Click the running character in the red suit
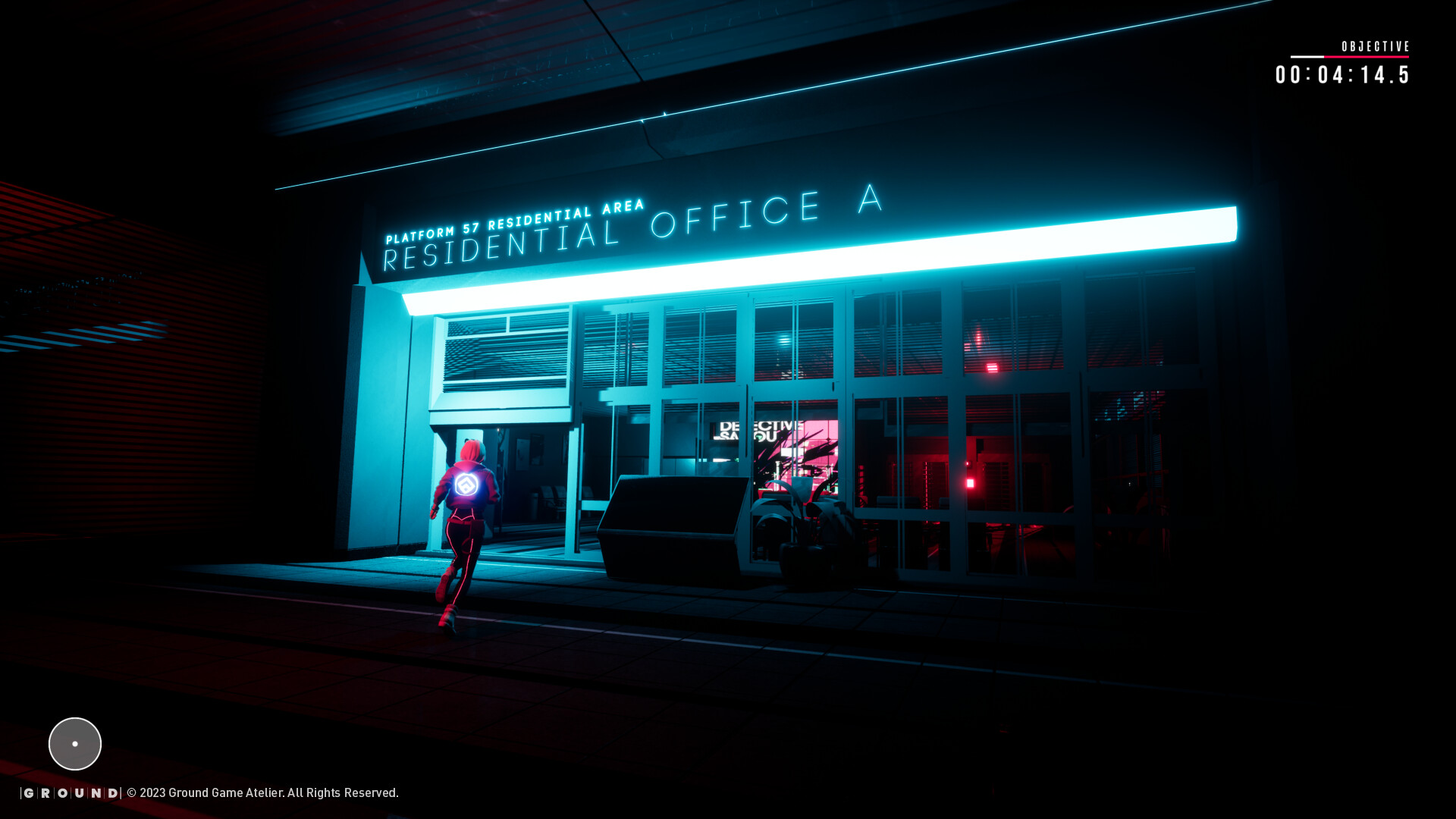Viewport: 1456px width, 819px height. click(460, 531)
